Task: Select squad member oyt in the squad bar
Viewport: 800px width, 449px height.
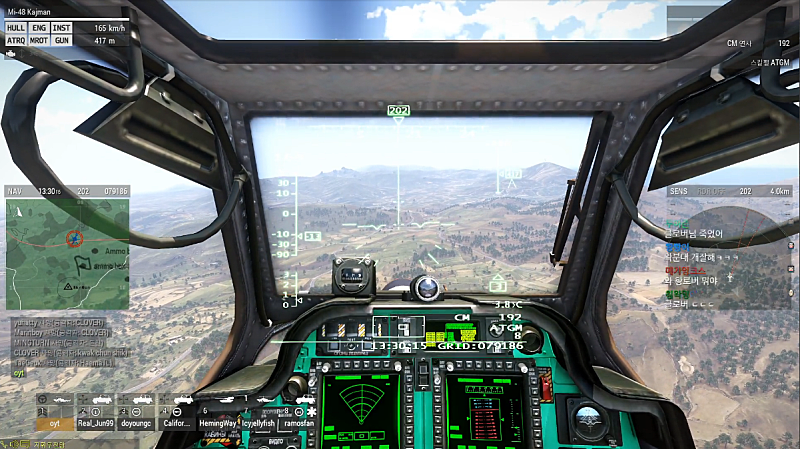Action: [55, 422]
